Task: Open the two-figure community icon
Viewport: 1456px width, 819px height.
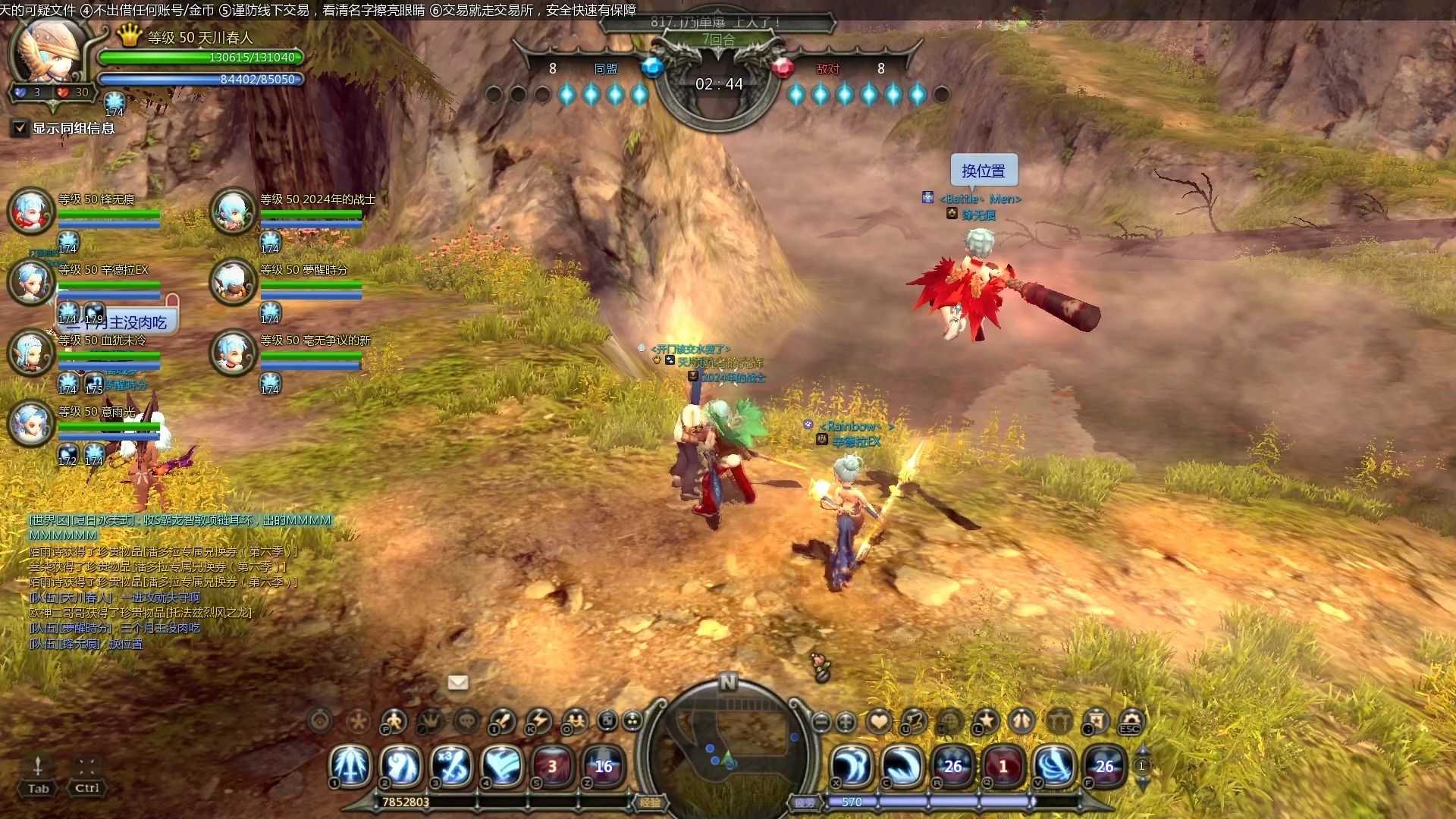Action: tap(575, 720)
